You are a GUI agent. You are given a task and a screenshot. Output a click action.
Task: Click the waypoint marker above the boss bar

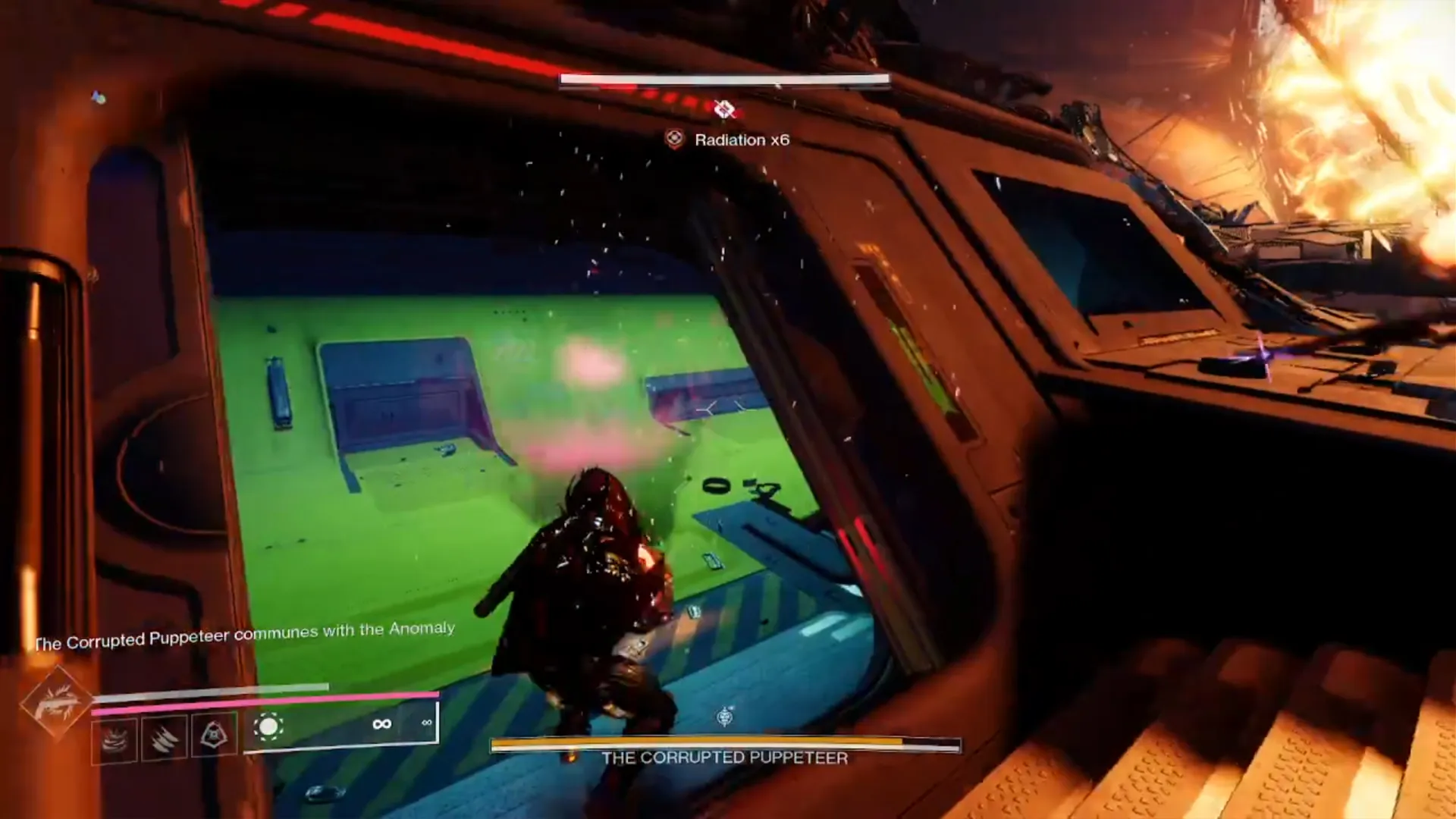(726, 716)
